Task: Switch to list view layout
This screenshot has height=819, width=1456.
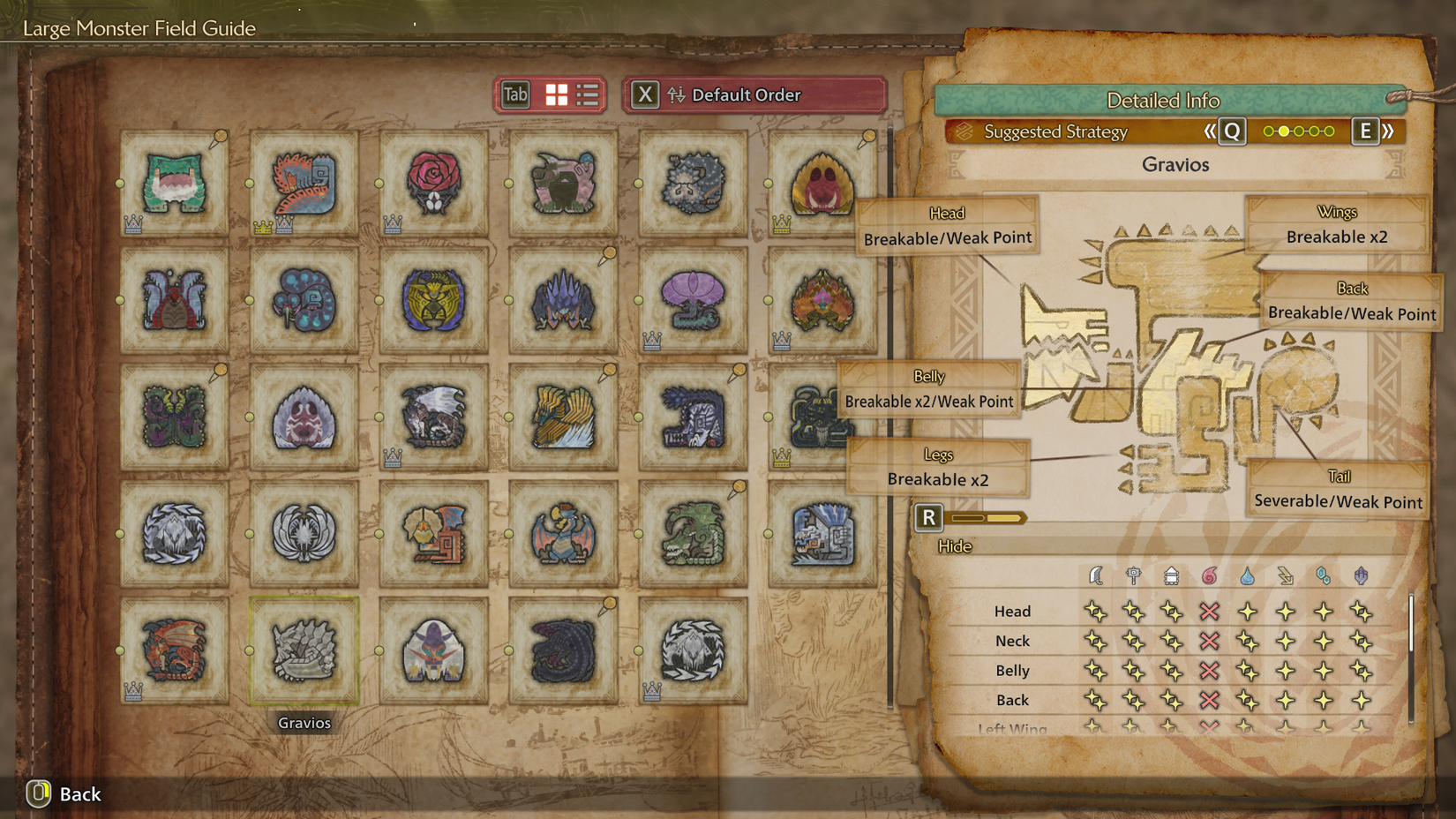Action: [586, 94]
